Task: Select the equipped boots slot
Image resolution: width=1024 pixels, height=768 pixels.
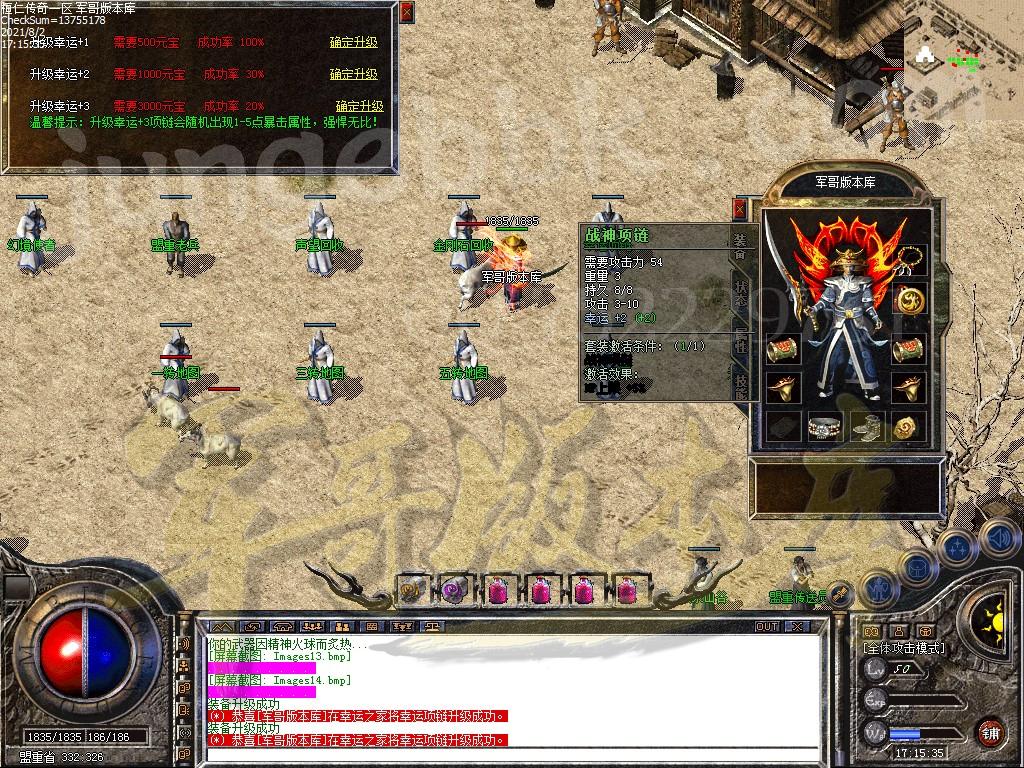Action: [x=867, y=427]
